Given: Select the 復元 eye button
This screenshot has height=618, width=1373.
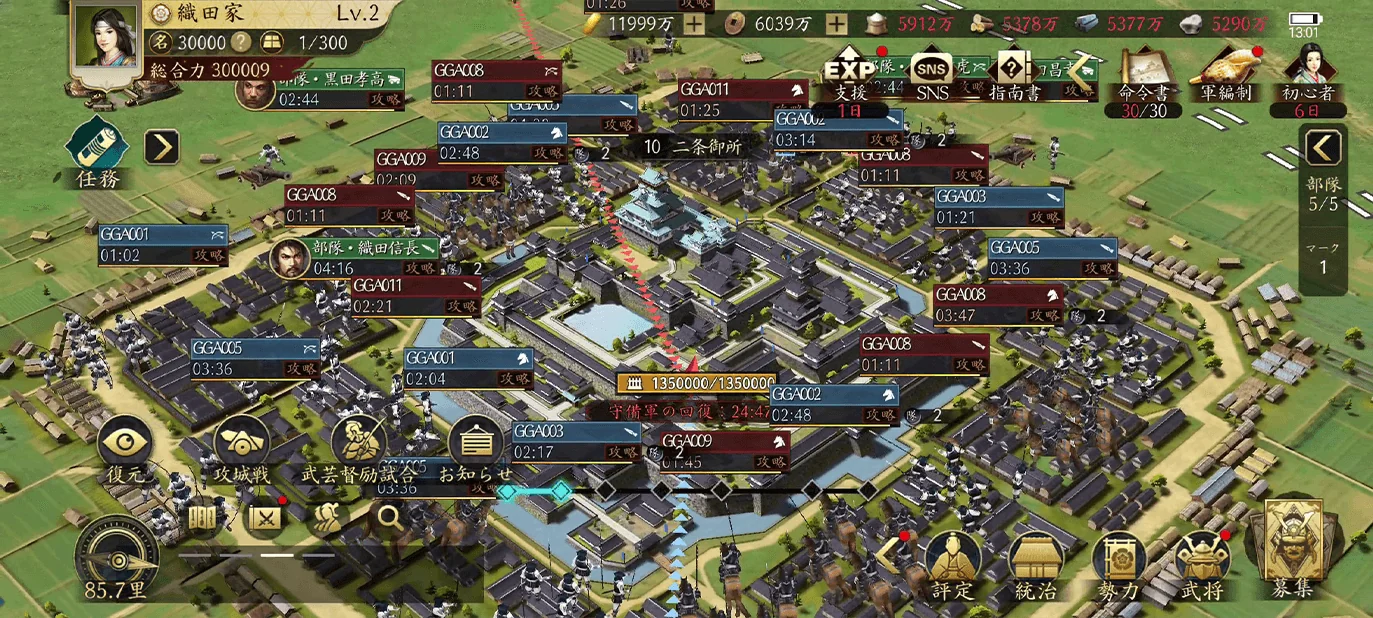Looking at the screenshot, I should [x=127, y=445].
